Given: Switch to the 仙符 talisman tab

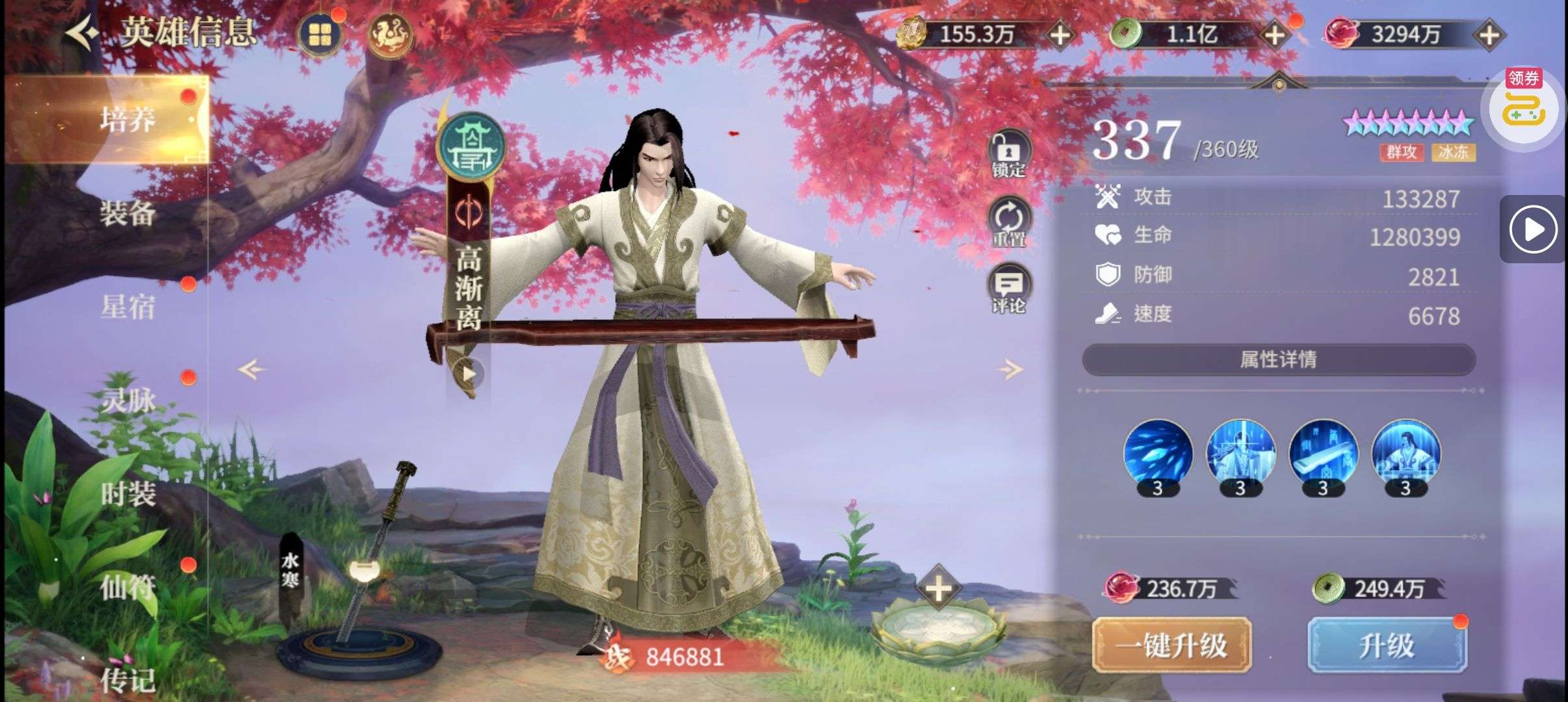Looking at the screenshot, I should pos(127,588).
